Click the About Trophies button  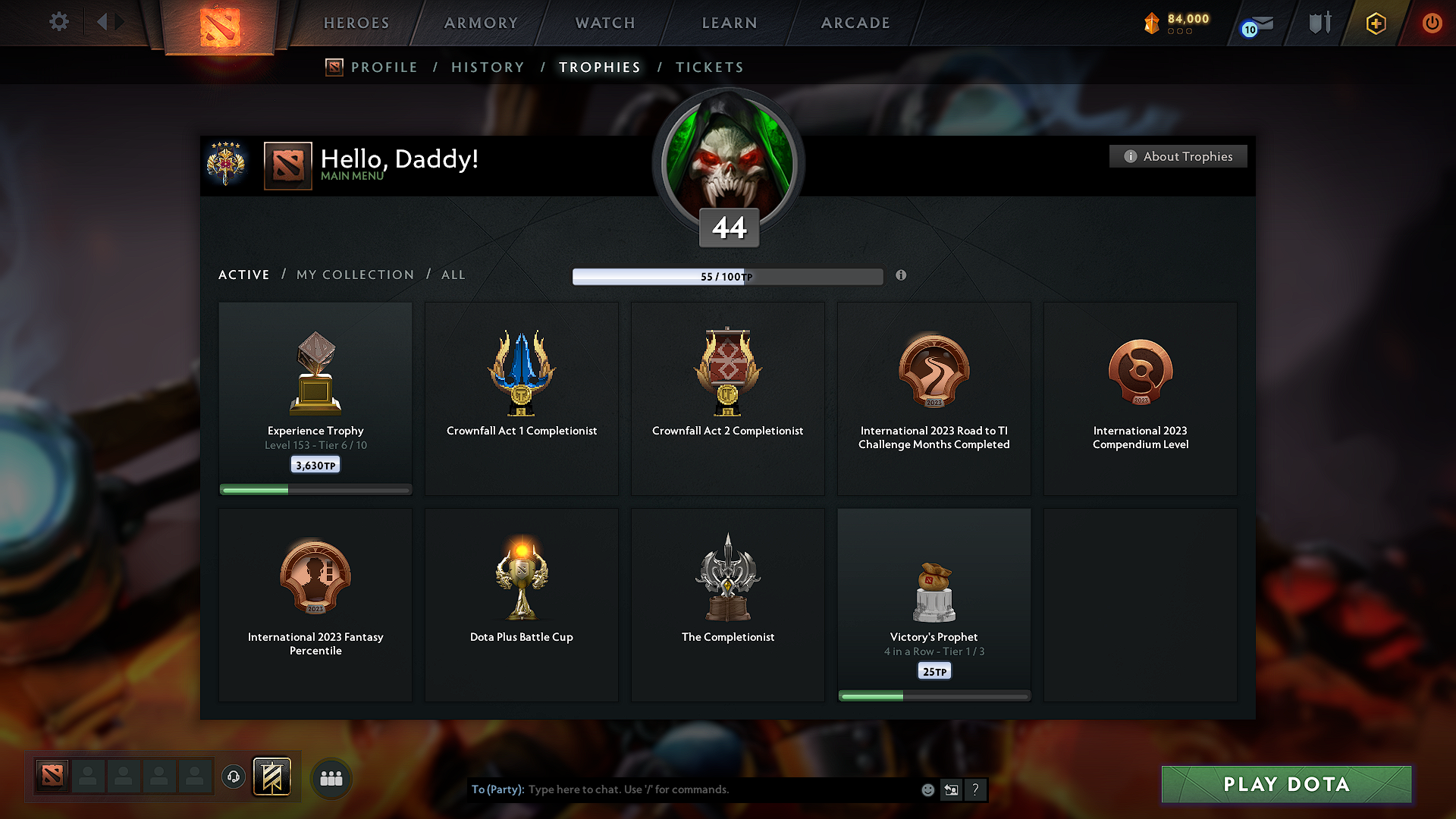(x=1178, y=156)
